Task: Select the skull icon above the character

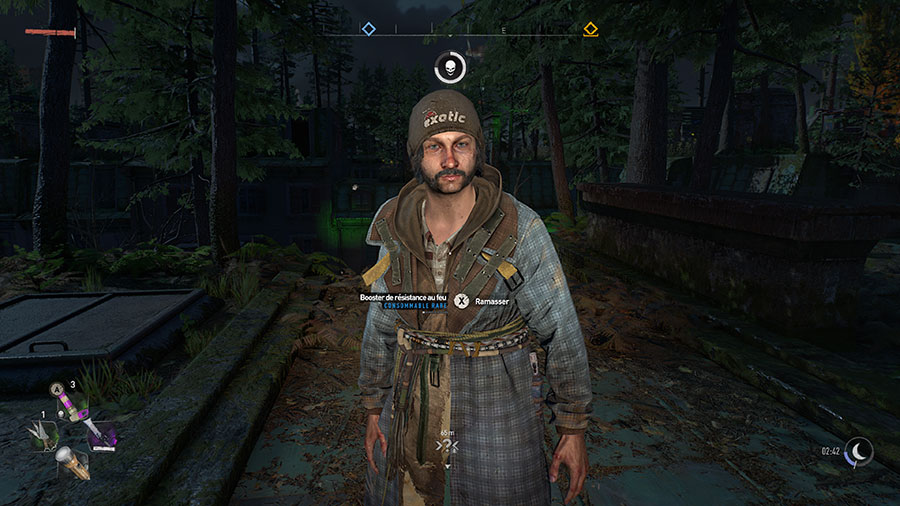Action: pos(450,68)
